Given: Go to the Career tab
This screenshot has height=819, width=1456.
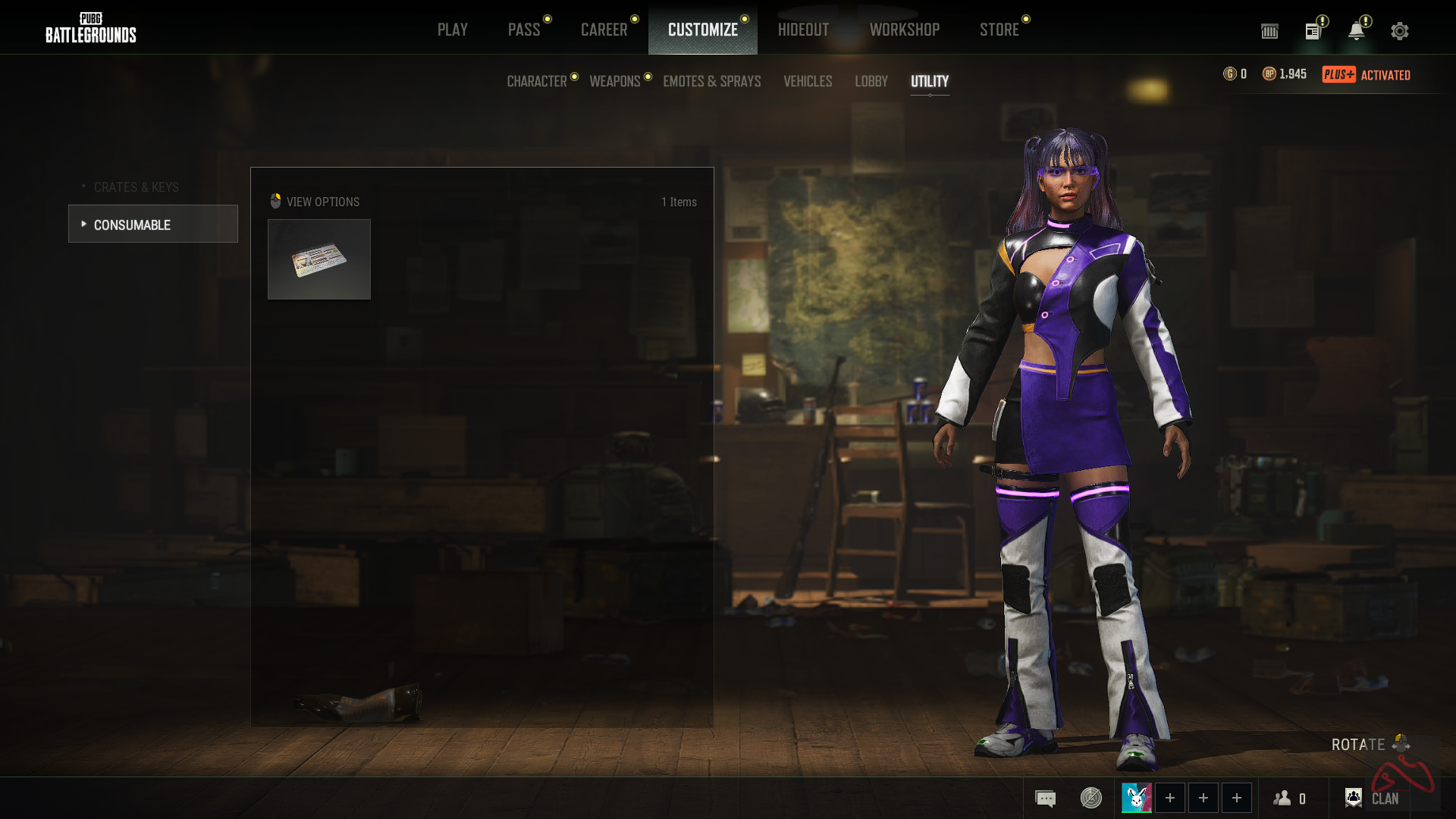Looking at the screenshot, I should (604, 30).
